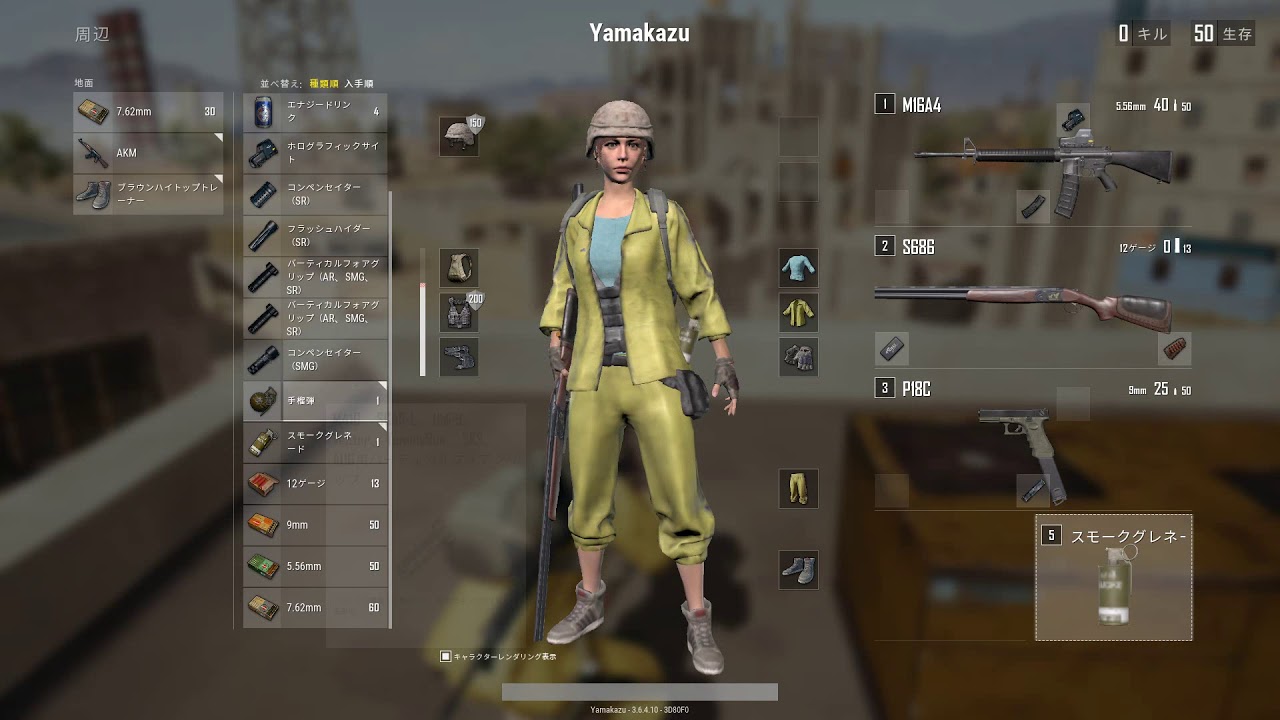The image size is (1280, 720).
Task: Select the magazine attachment below the M16A4
Action: pyautogui.click(x=1031, y=205)
